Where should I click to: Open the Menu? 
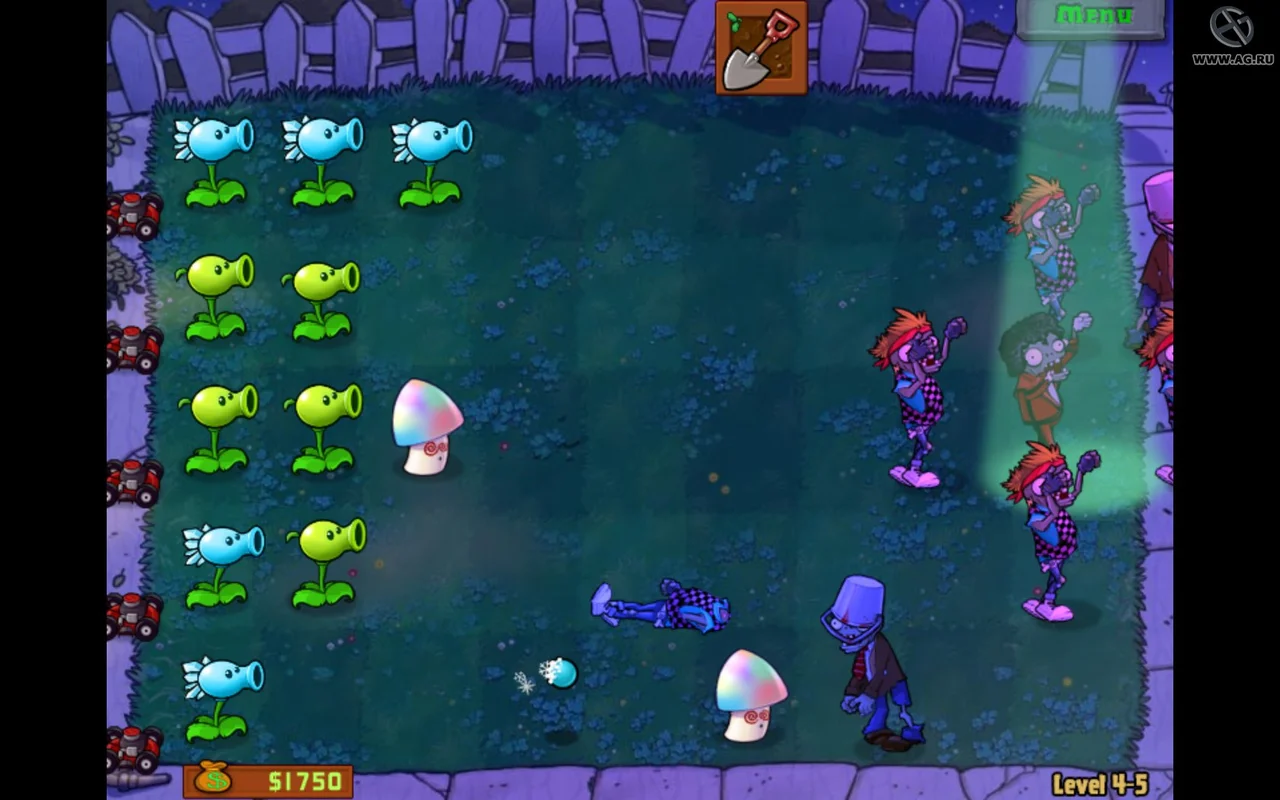pyautogui.click(x=1092, y=15)
